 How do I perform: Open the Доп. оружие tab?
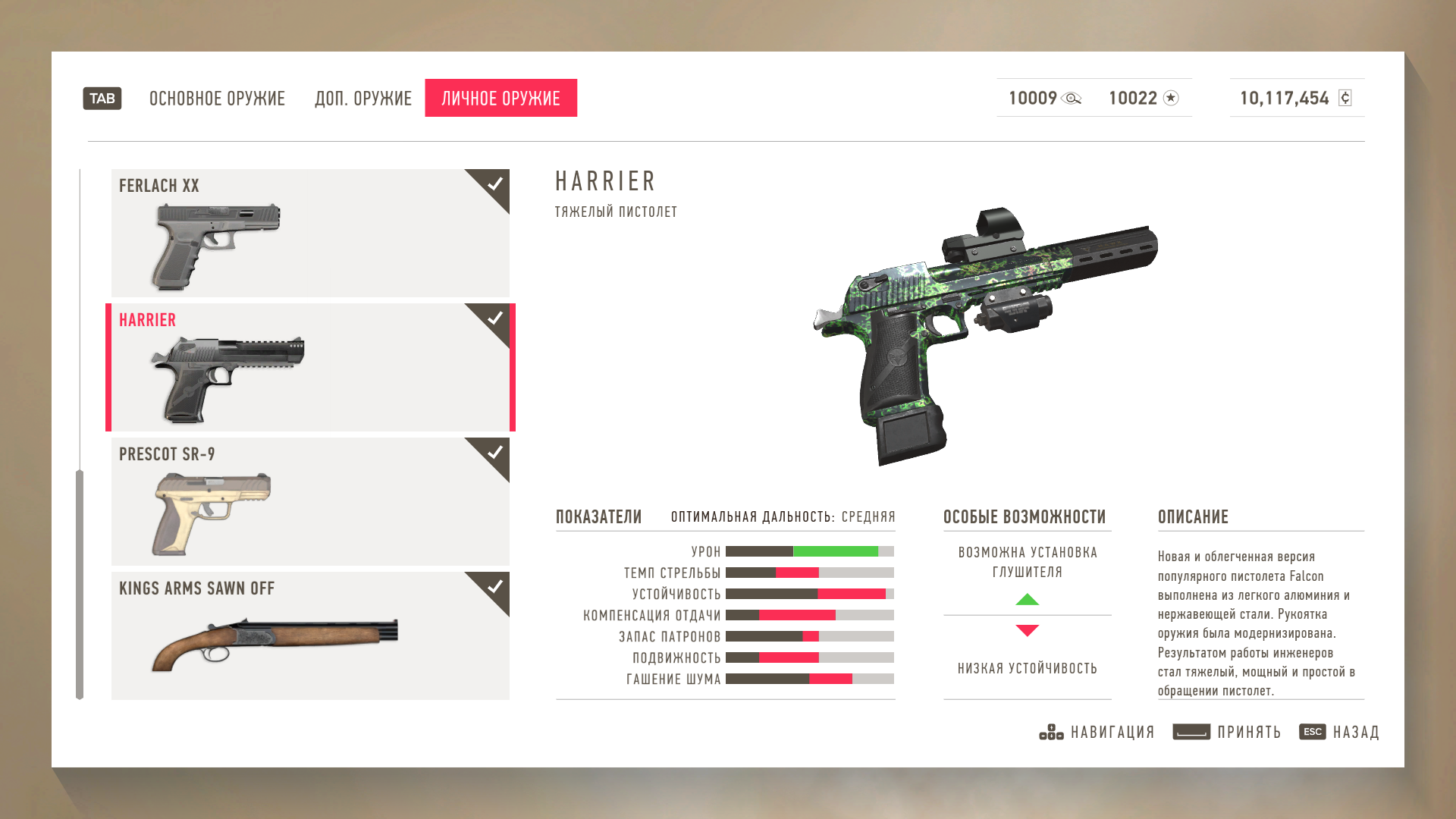tap(363, 99)
